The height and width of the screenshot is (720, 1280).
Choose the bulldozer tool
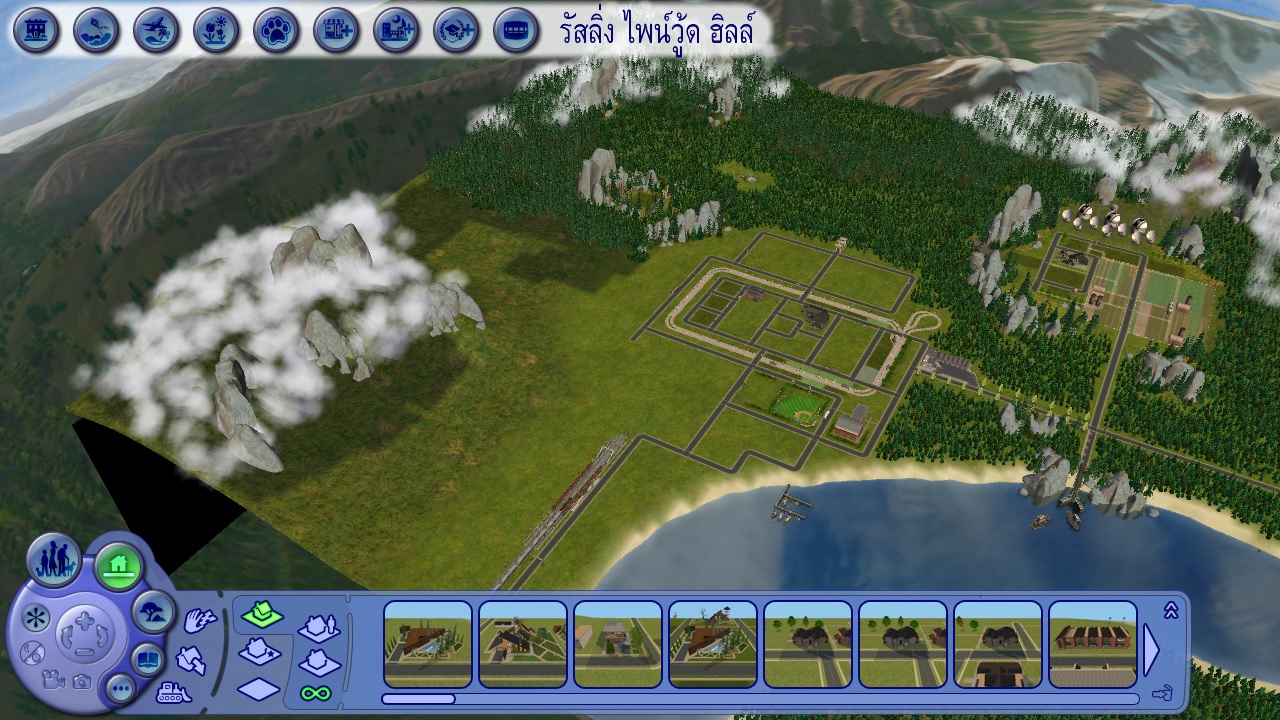[174, 691]
